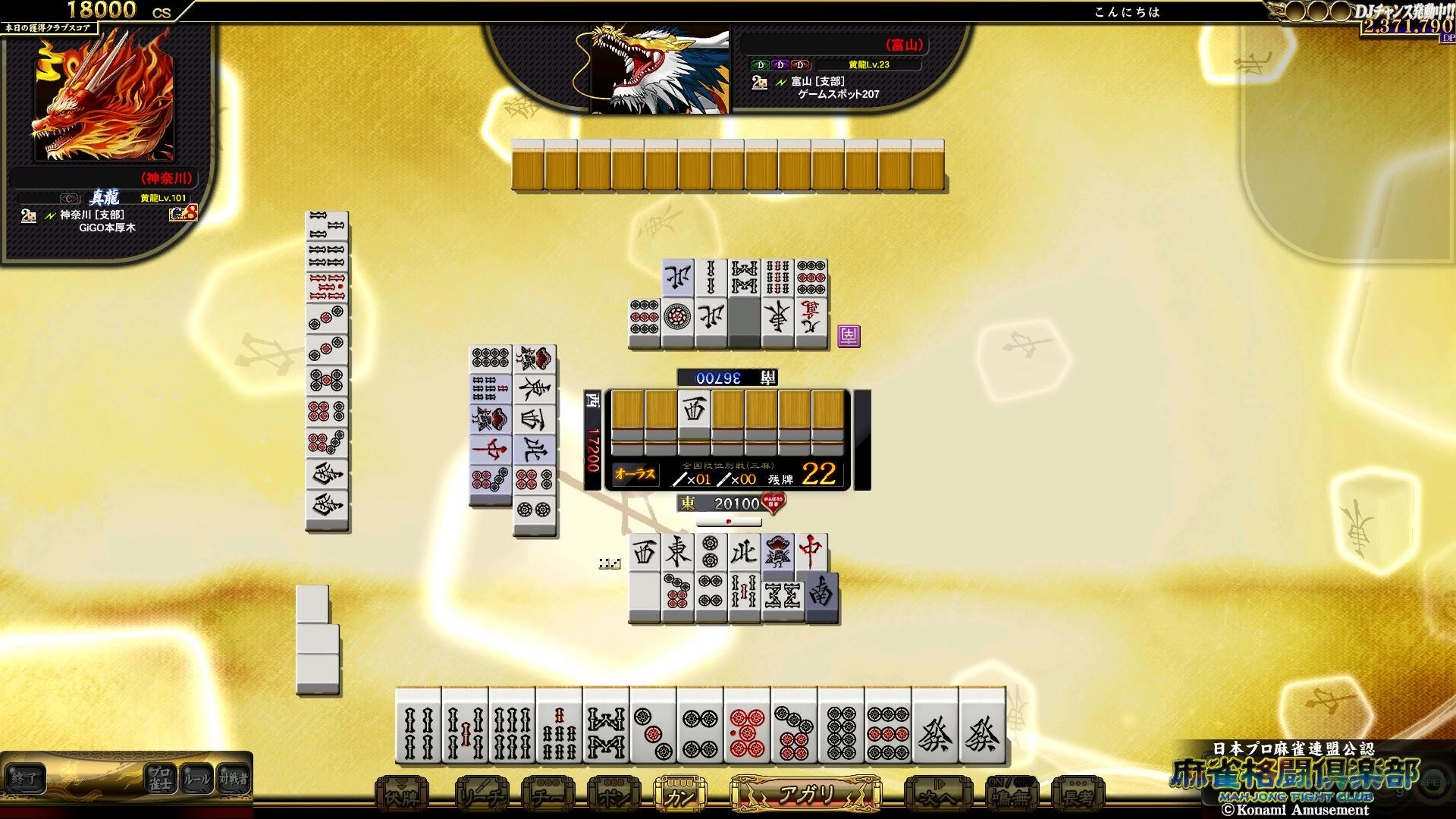Select the 3 of circles tile in hand

(653, 728)
